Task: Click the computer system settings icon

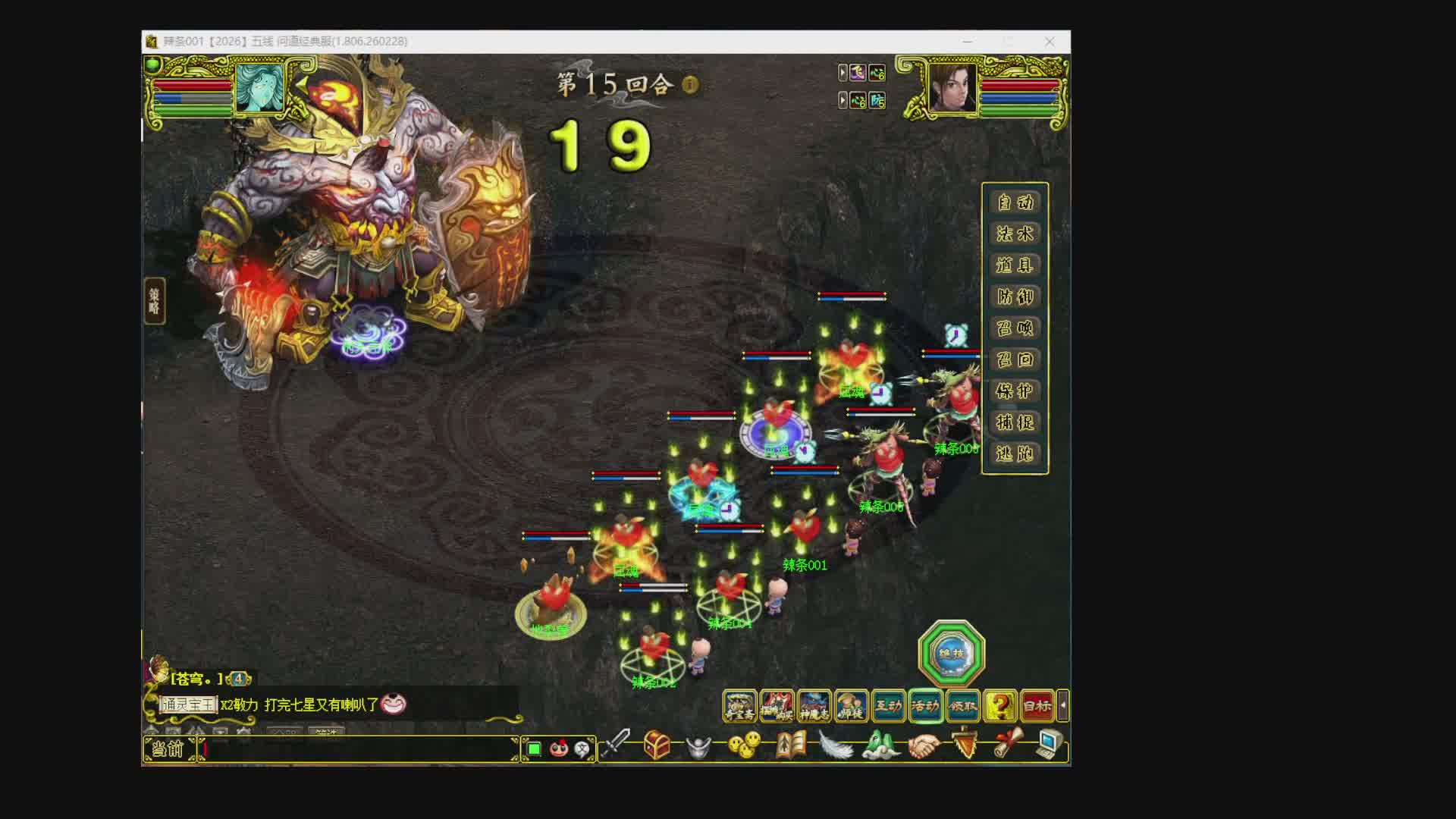Action: click(1050, 745)
